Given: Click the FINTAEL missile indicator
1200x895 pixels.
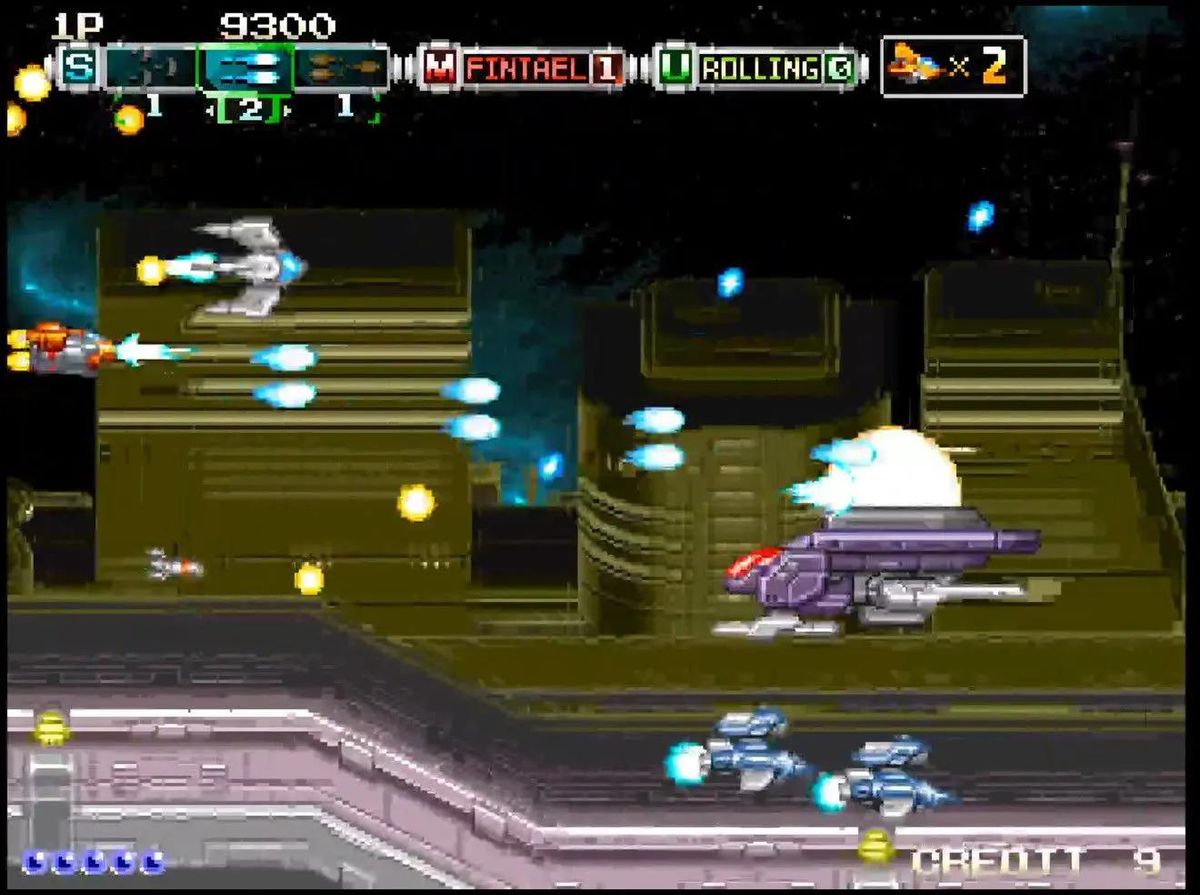Looking at the screenshot, I should (528, 69).
